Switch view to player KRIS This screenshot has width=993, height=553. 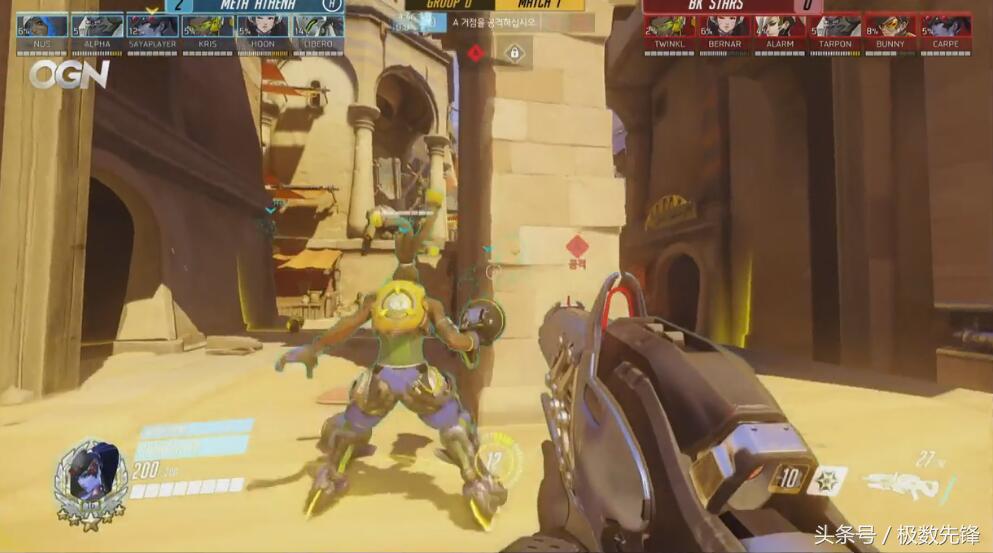pyautogui.click(x=207, y=29)
